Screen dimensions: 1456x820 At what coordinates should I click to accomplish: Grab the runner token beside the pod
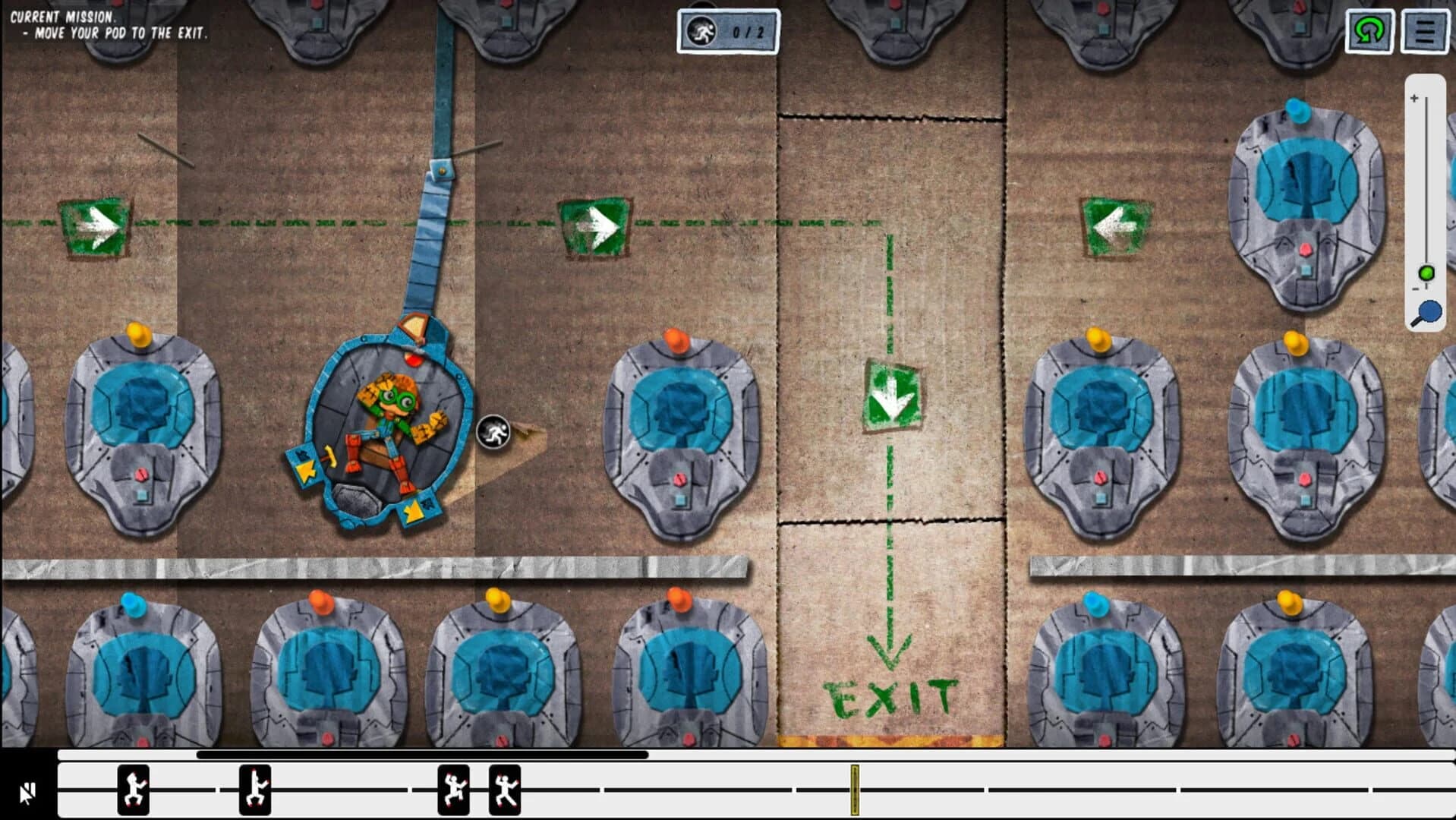[493, 432]
